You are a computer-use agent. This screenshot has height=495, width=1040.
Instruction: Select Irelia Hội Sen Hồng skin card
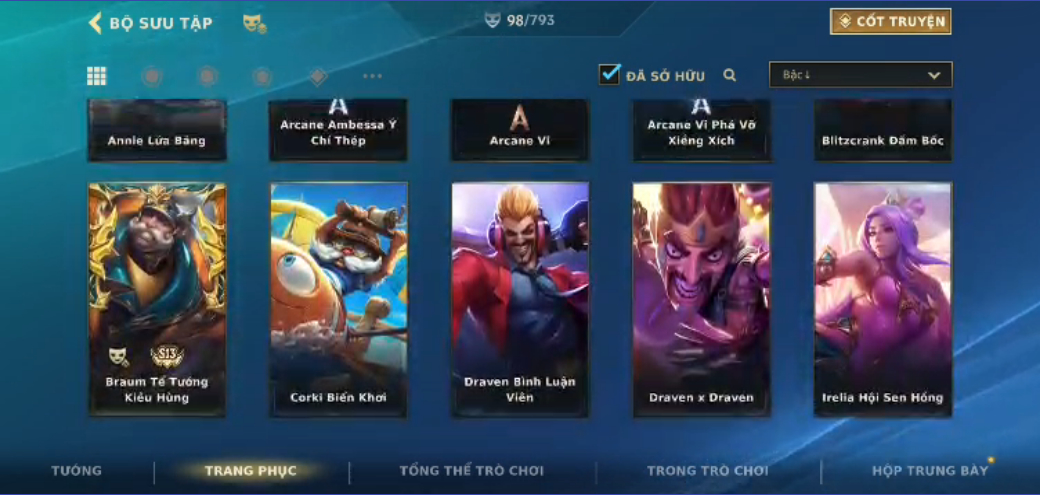882,298
